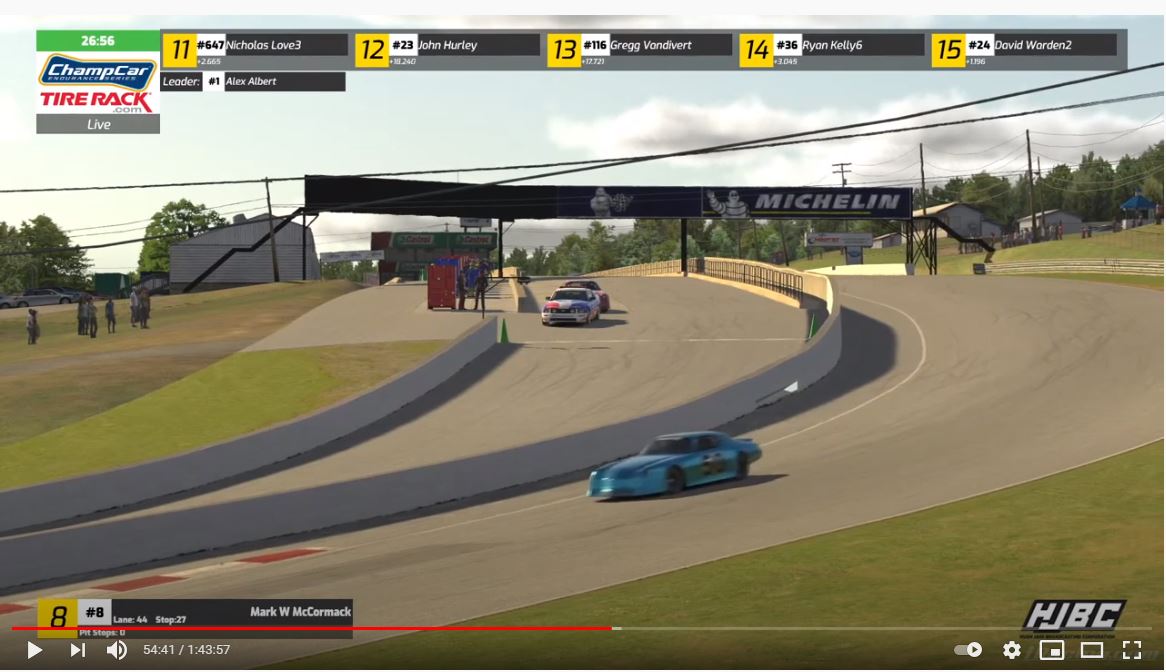
Task: Play the video with the play button
Action: (x=34, y=650)
